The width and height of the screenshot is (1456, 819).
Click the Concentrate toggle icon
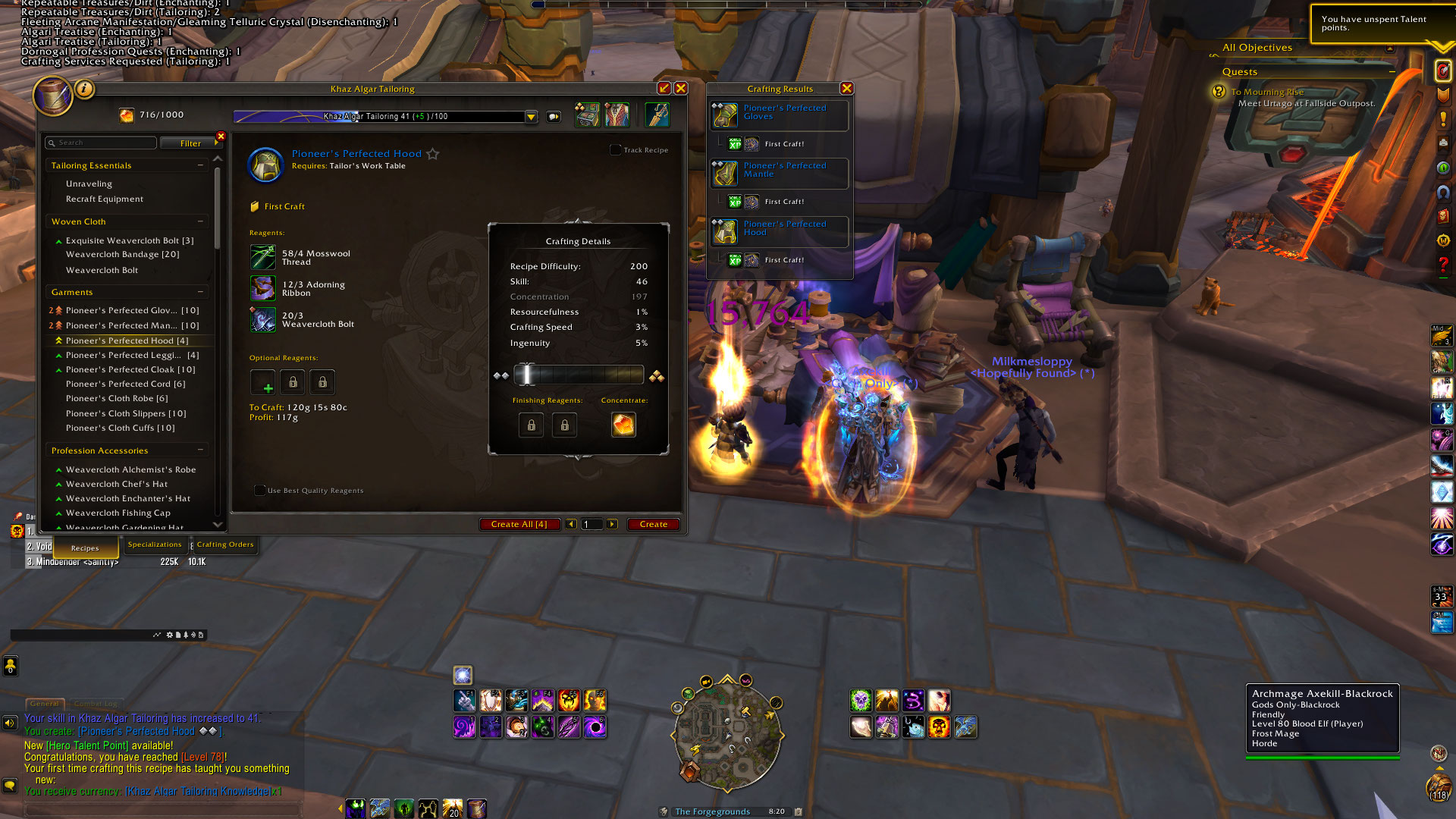[623, 425]
